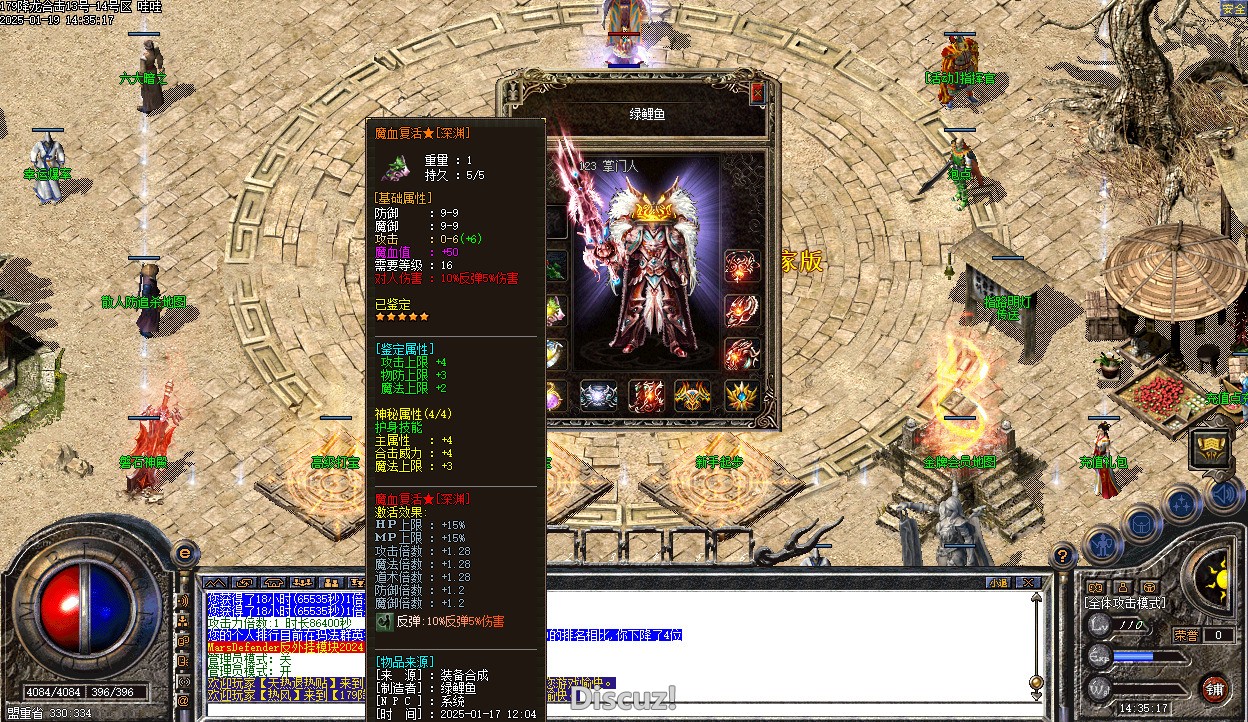The image size is (1248, 722).
Task: Open the bag round button
Action: coord(1142,524)
